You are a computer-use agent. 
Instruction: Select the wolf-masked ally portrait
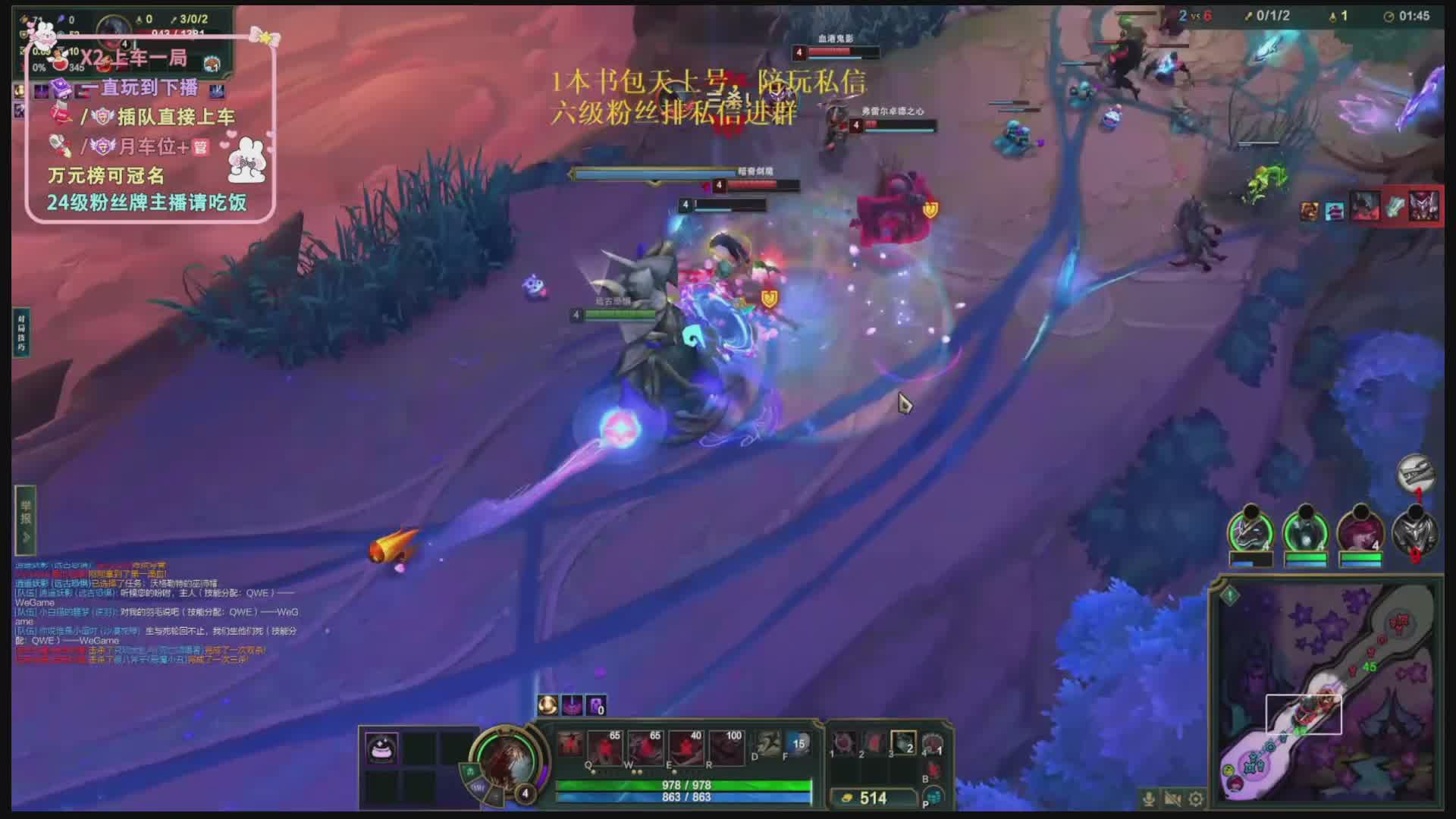(1250, 532)
